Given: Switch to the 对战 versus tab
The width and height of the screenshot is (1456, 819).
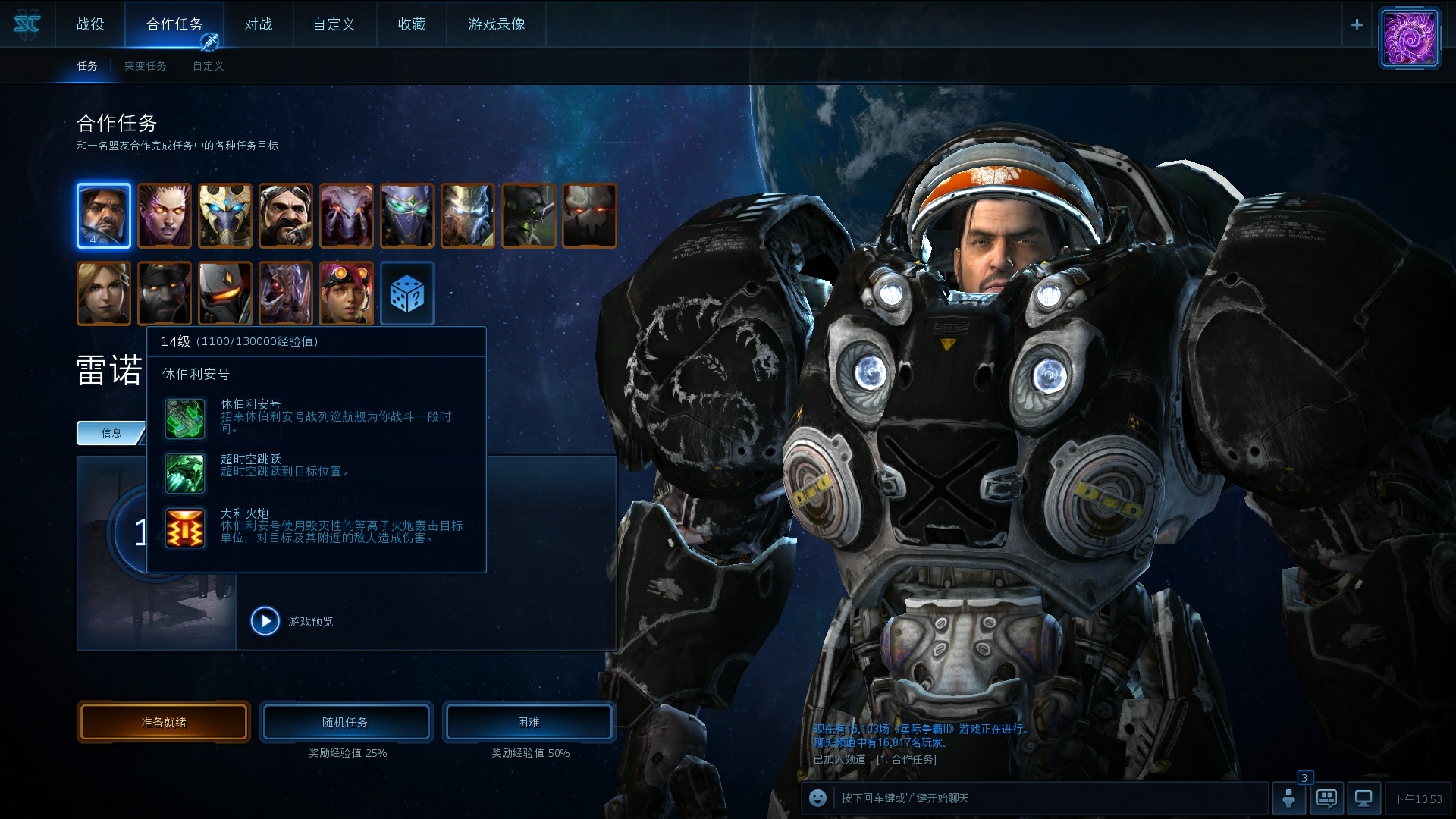Looking at the screenshot, I should pyautogui.click(x=258, y=24).
